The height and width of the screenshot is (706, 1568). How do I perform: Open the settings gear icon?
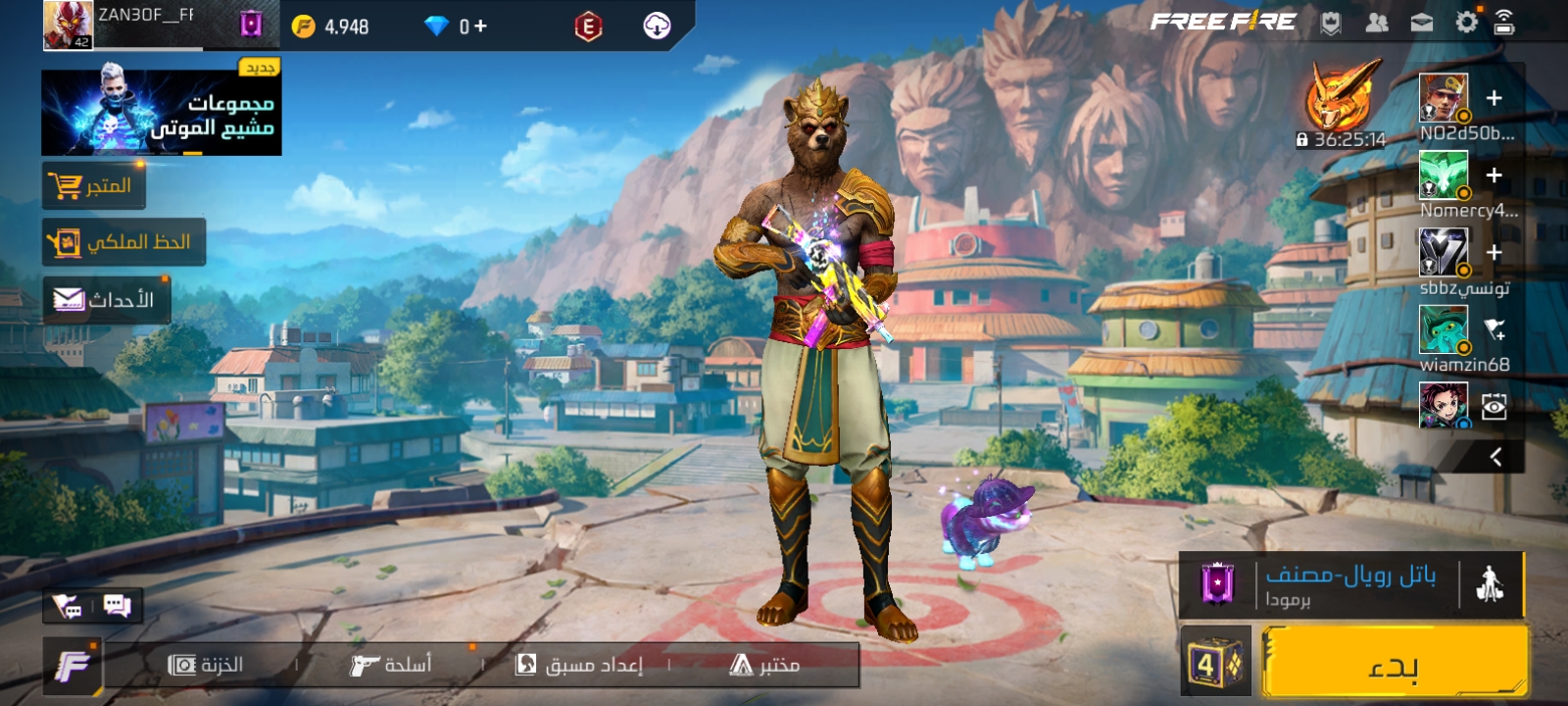(x=1466, y=23)
